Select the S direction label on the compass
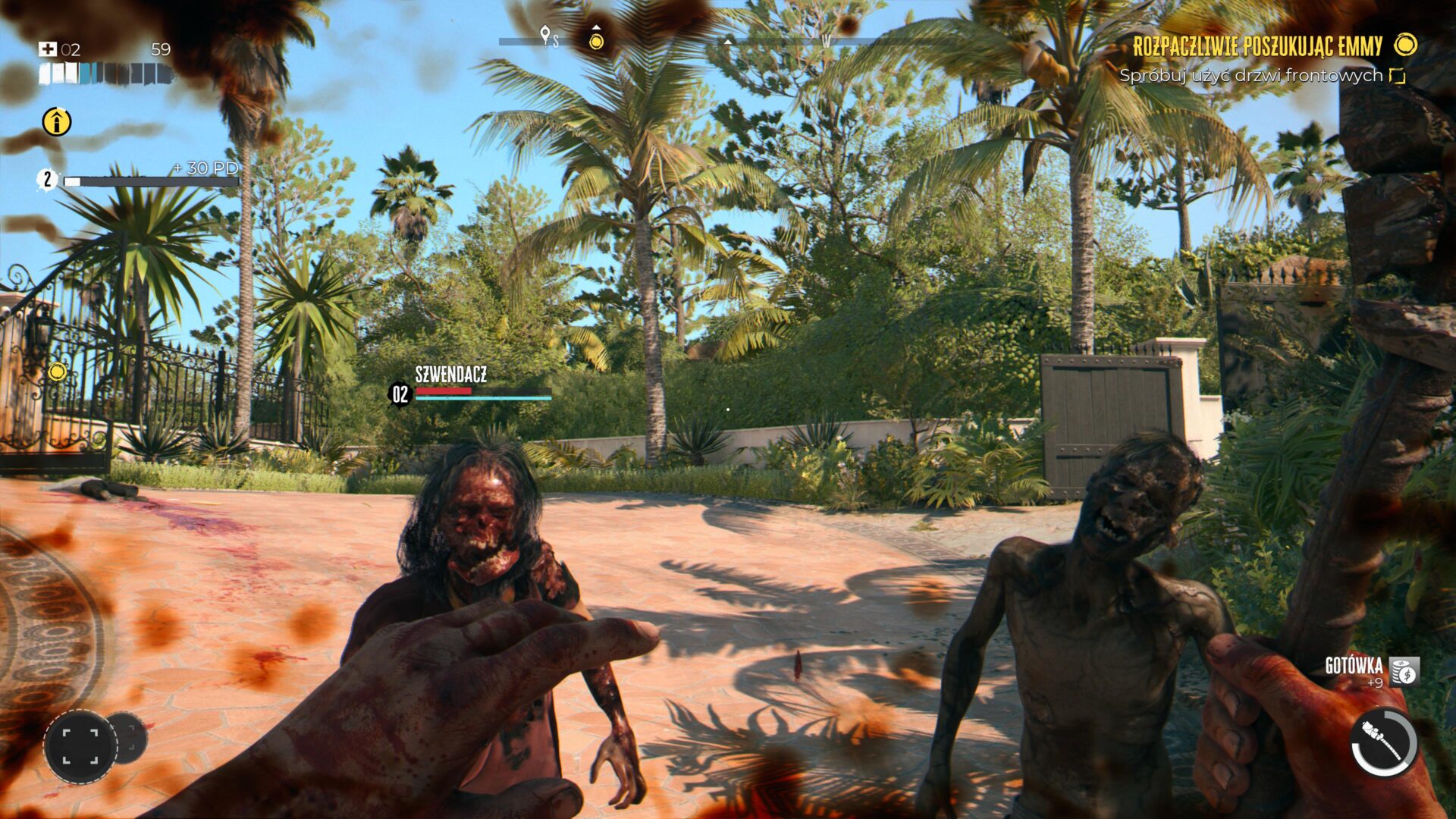1456x819 pixels. 556,42
